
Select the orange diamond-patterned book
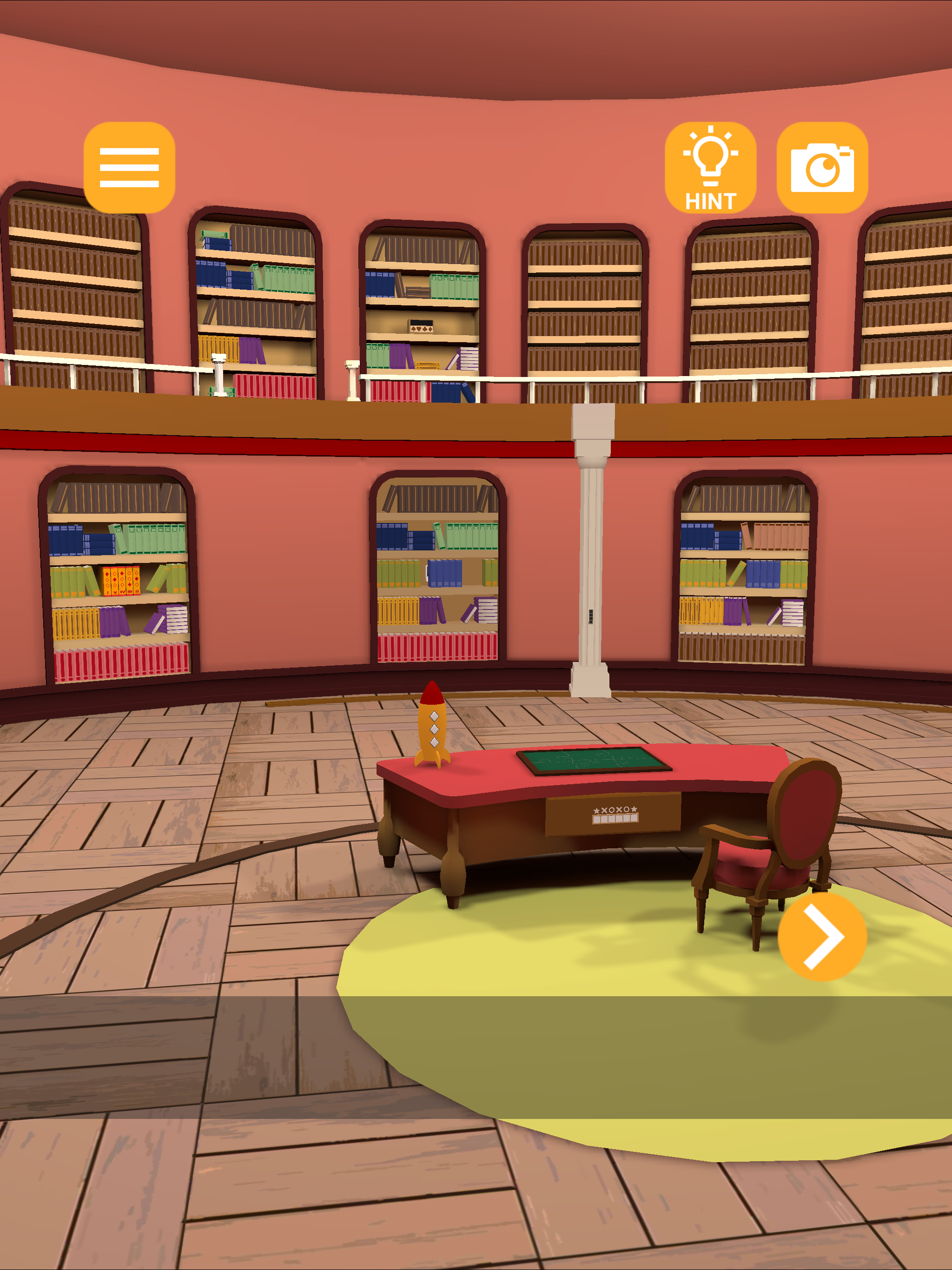pyautogui.click(x=122, y=581)
